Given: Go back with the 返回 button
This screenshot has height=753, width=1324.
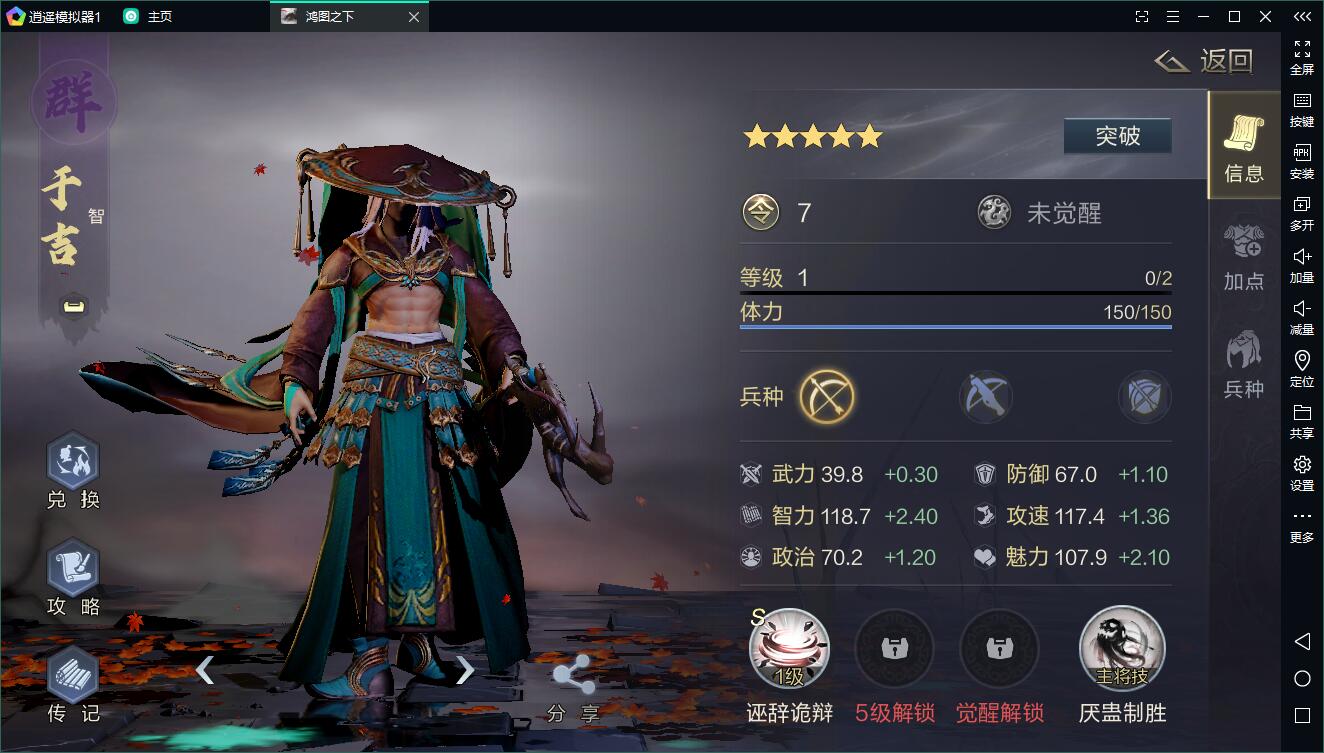Looking at the screenshot, I should [1205, 62].
